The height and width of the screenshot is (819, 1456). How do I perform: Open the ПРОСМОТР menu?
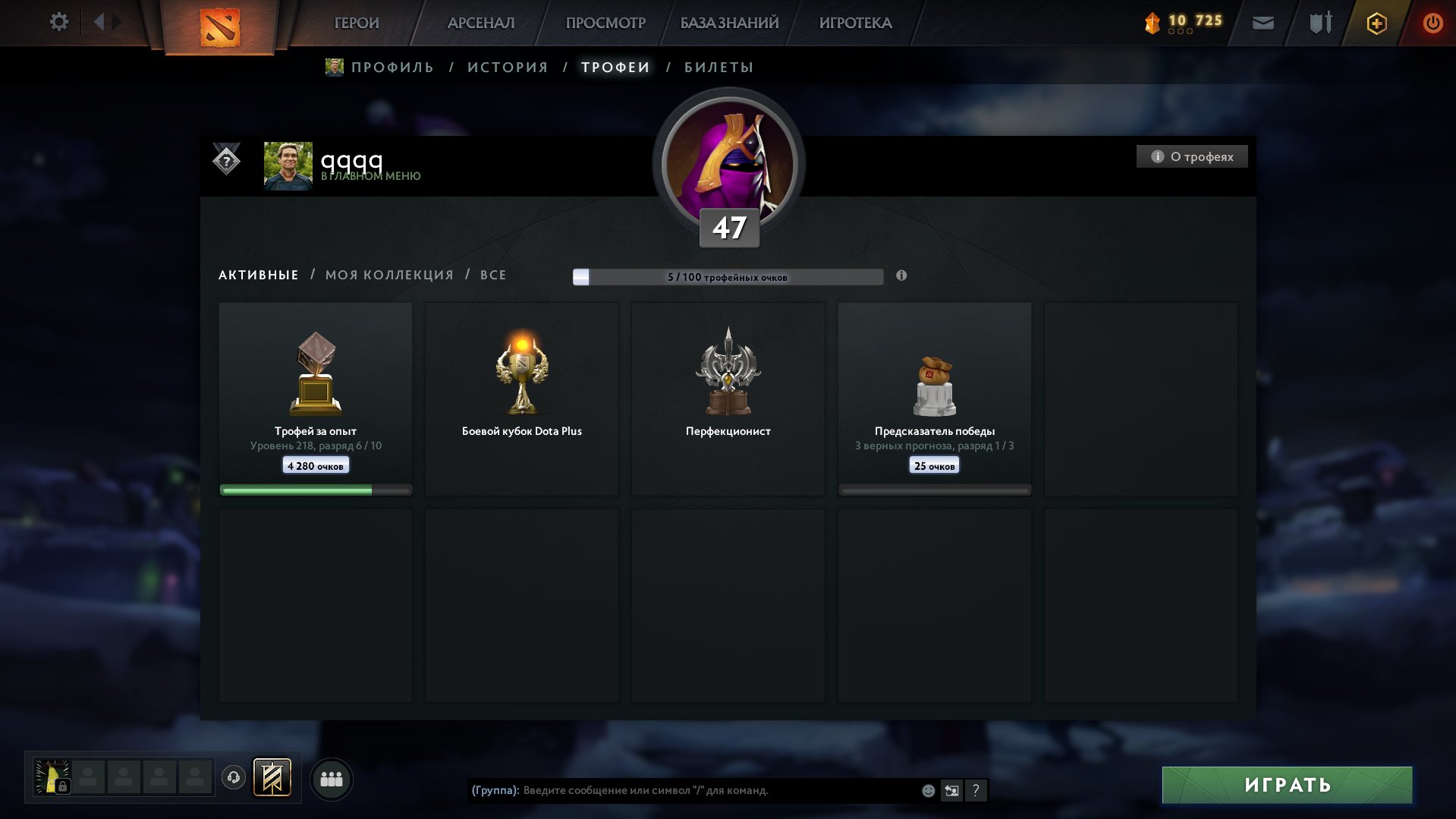(x=605, y=23)
